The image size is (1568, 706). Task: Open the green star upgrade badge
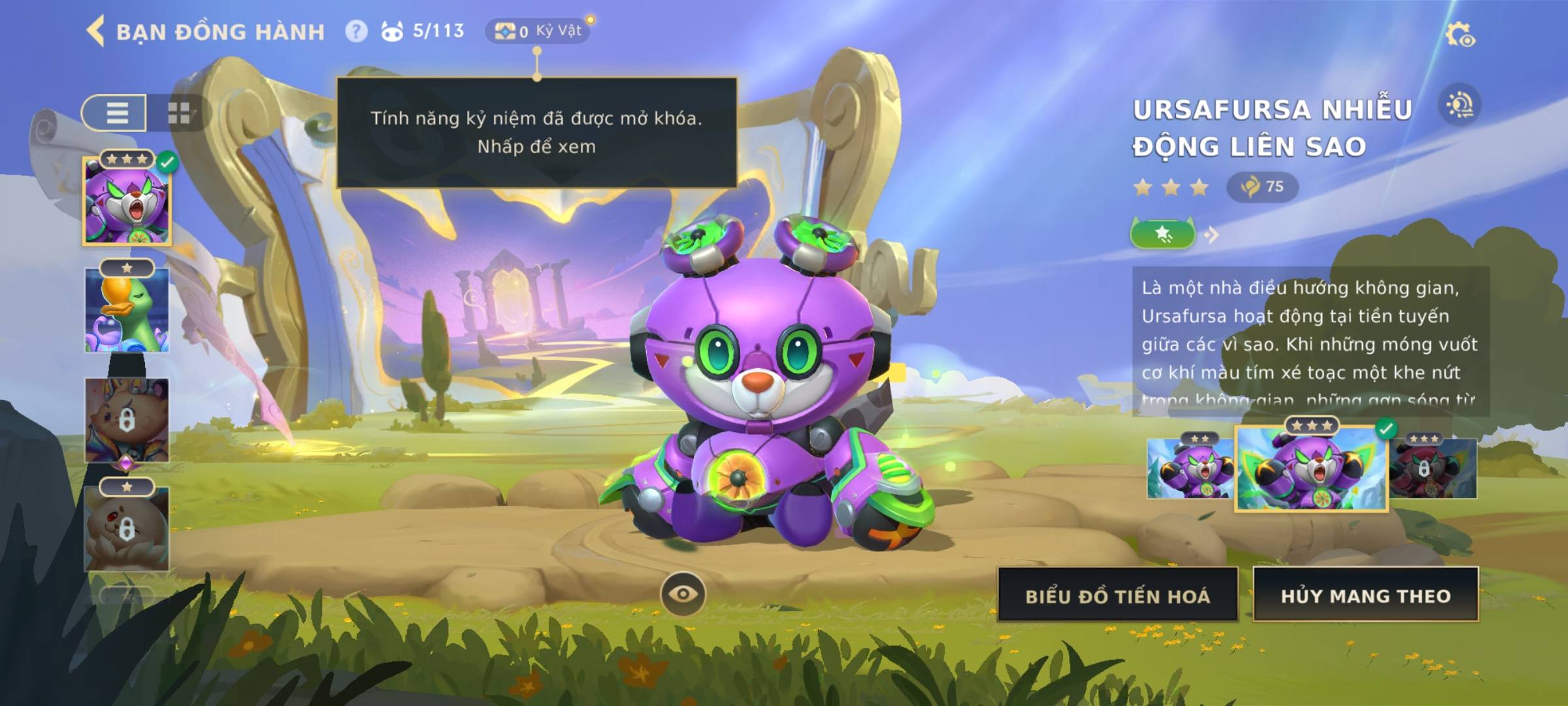tap(1163, 234)
